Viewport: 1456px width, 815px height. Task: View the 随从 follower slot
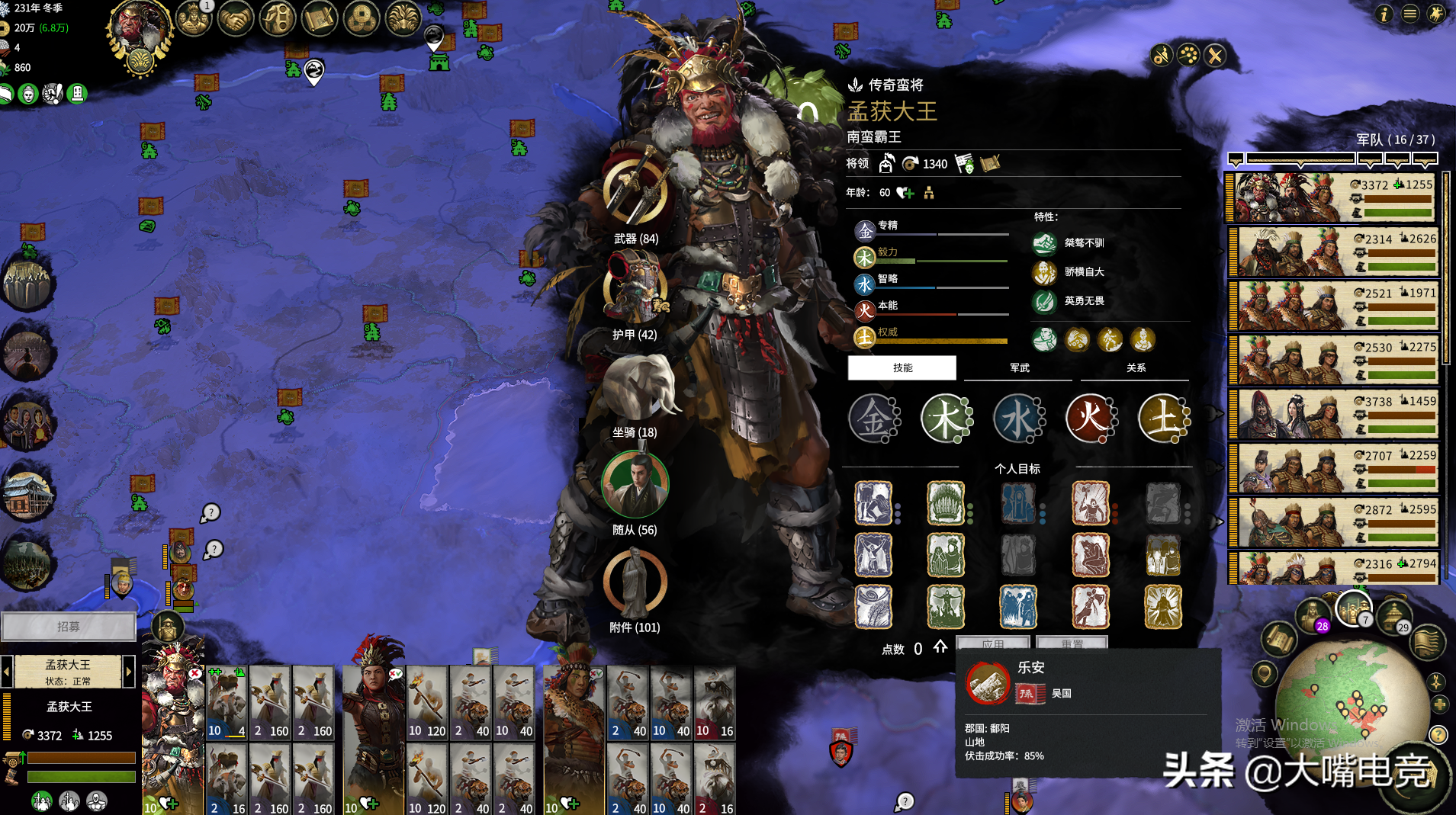click(635, 484)
